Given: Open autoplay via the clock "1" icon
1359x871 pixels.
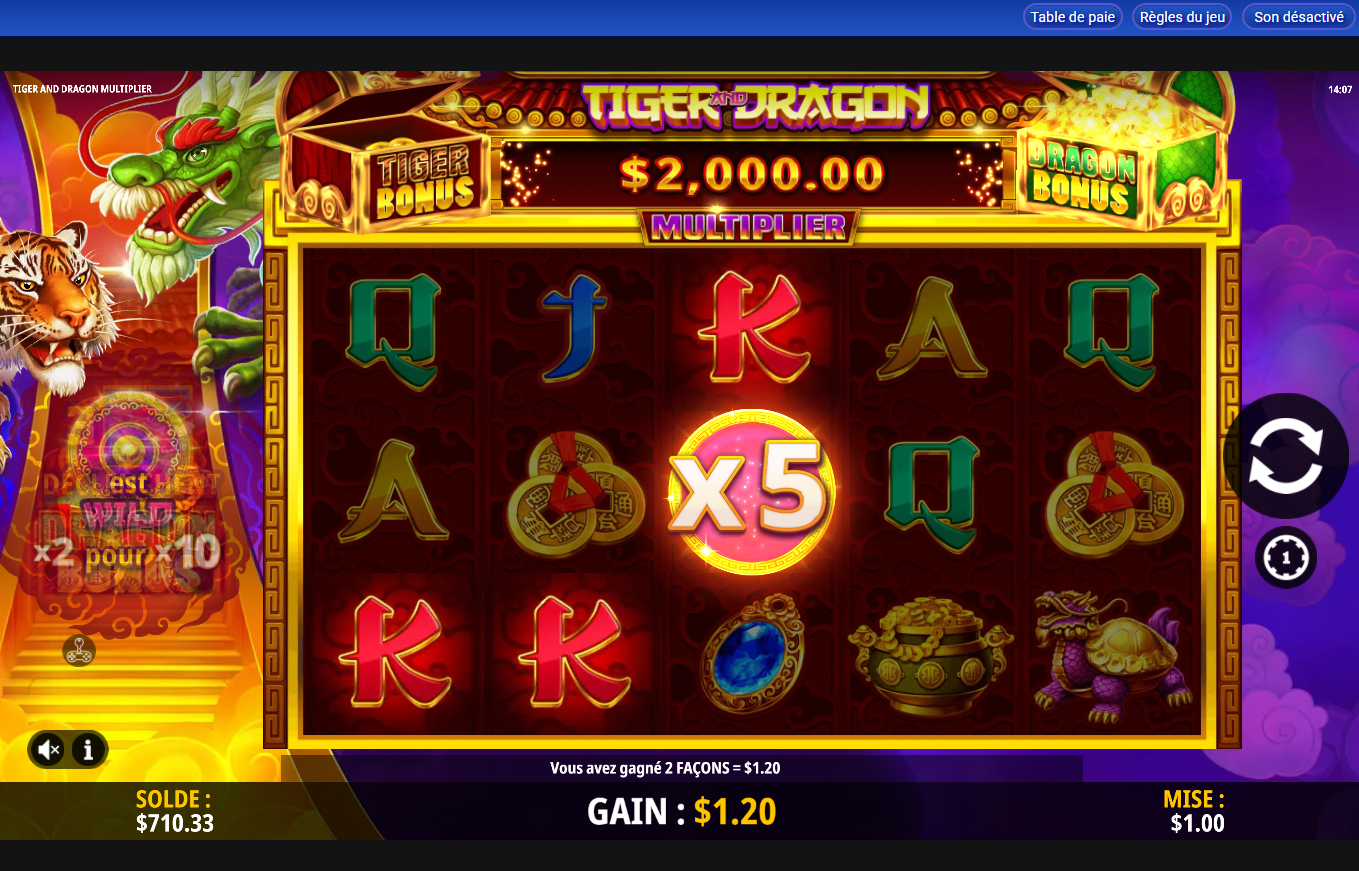Looking at the screenshot, I should click(1287, 557).
